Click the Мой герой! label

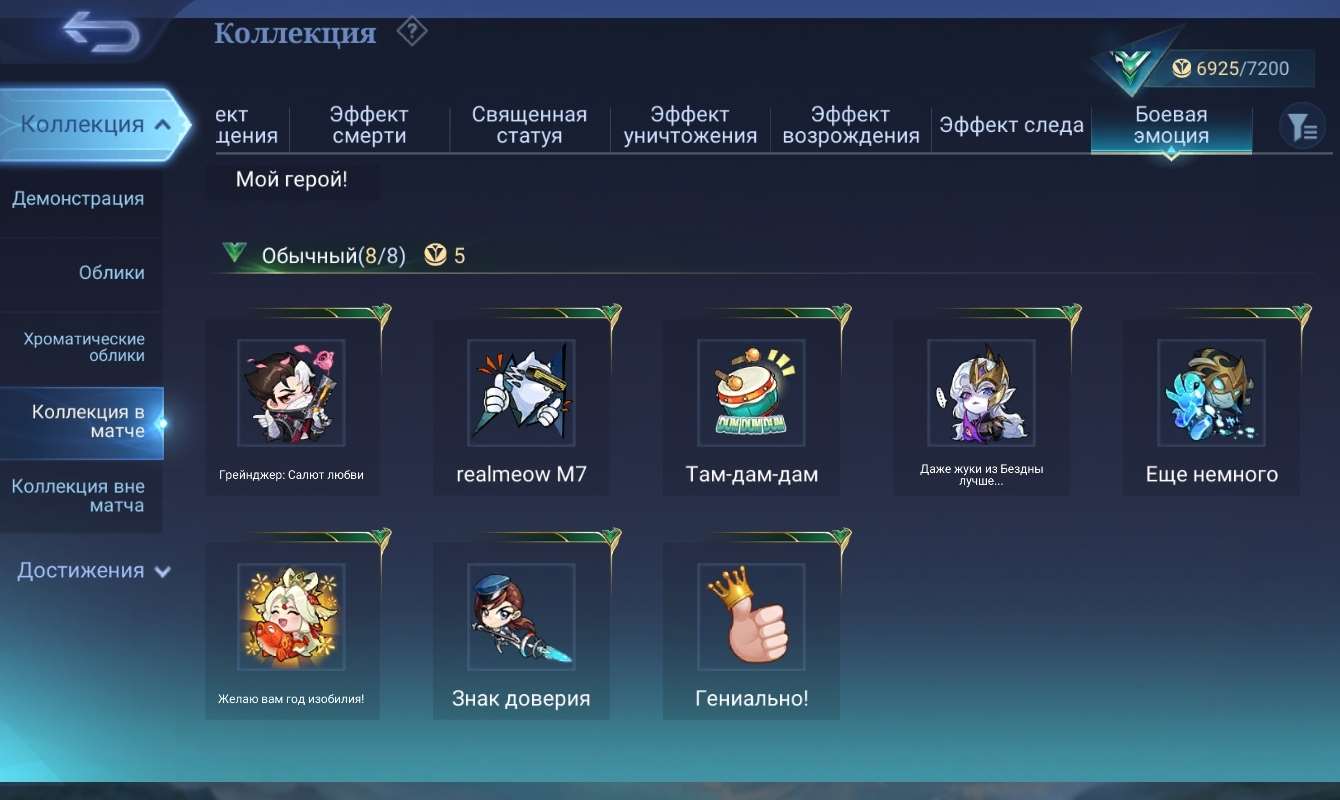coord(292,179)
